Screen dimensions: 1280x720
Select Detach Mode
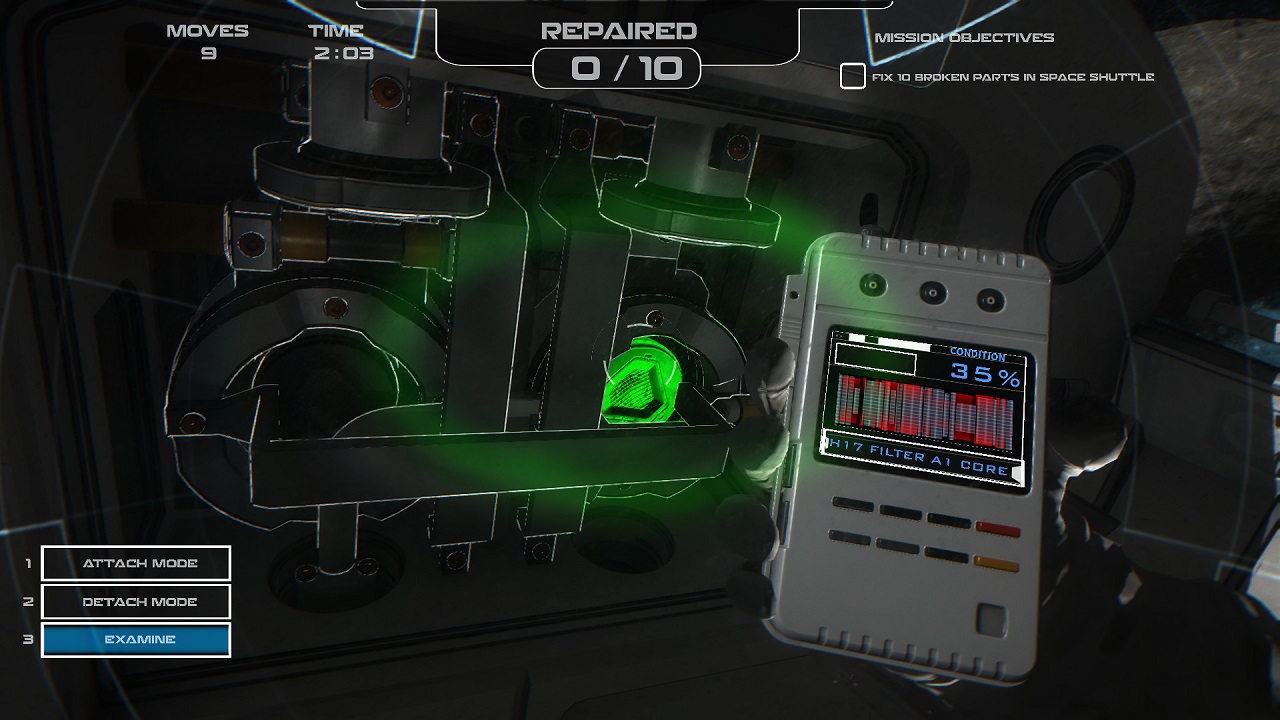(x=136, y=602)
